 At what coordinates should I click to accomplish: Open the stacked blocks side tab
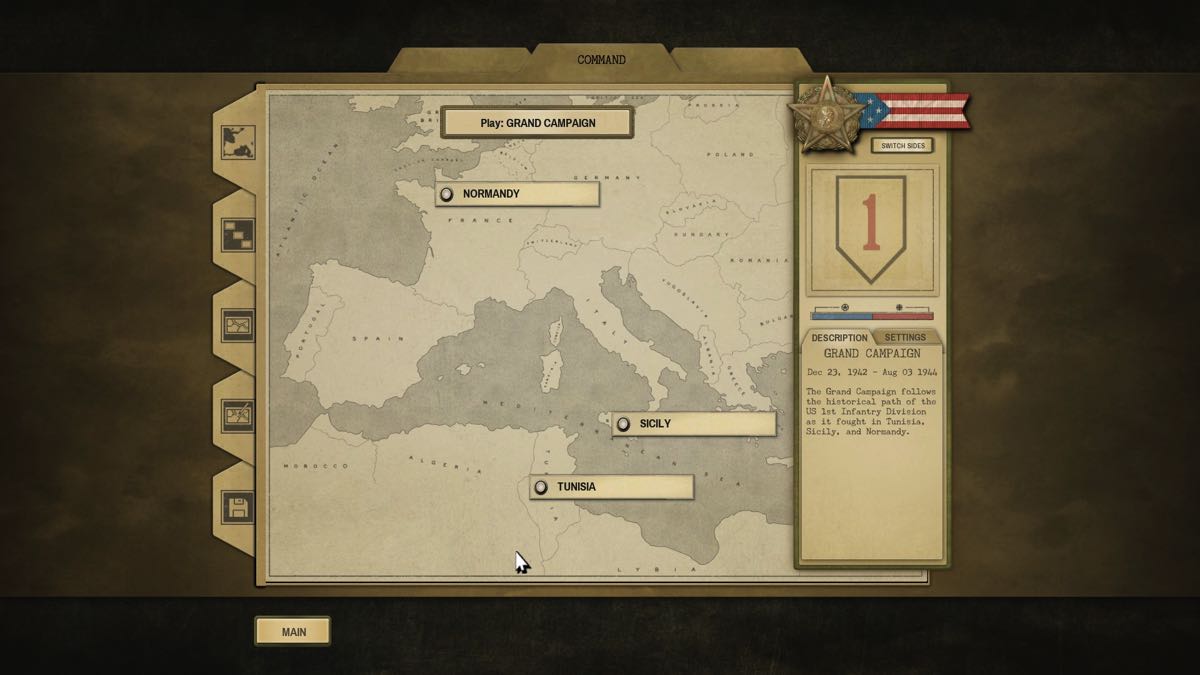tap(238, 235)
